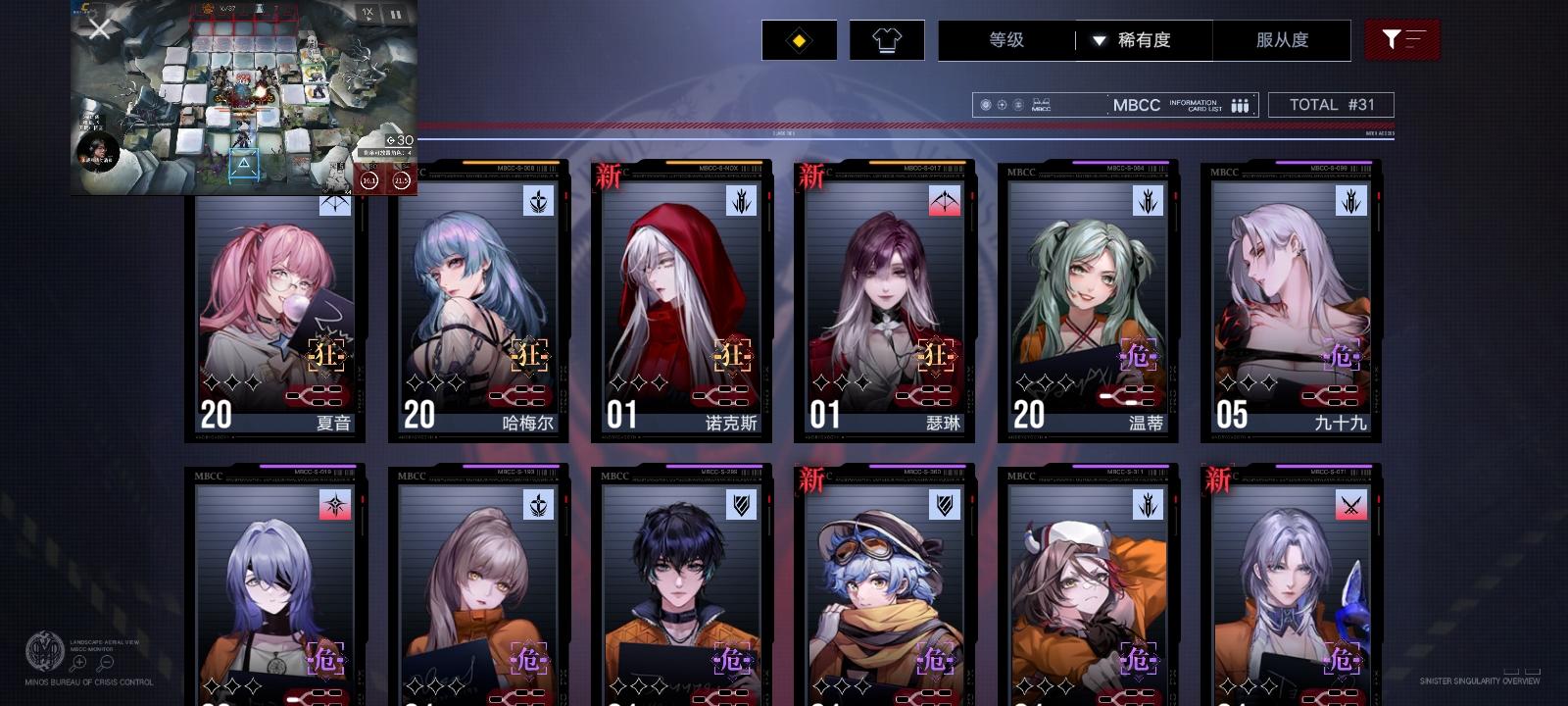Click the TOTAL #31 counter
This screenshot has height=706, width=1568.
pyautogui.click(x=1332, y=104)
